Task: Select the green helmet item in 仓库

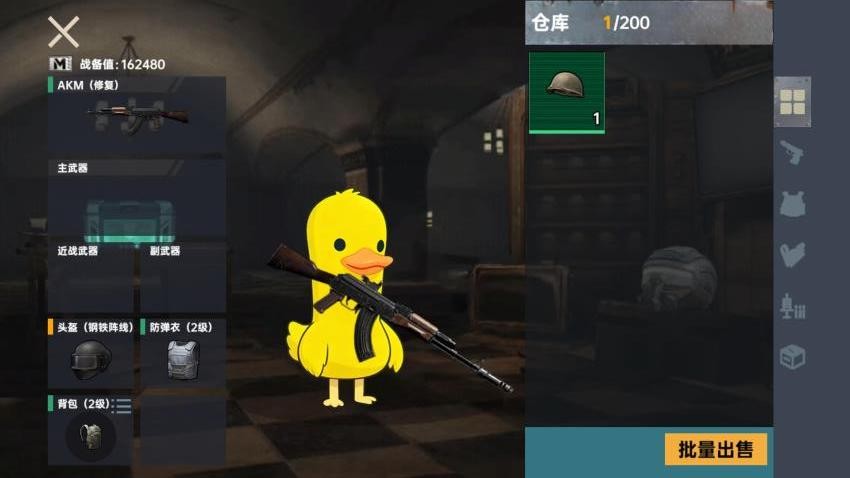Action: click(x=566, y=92)
